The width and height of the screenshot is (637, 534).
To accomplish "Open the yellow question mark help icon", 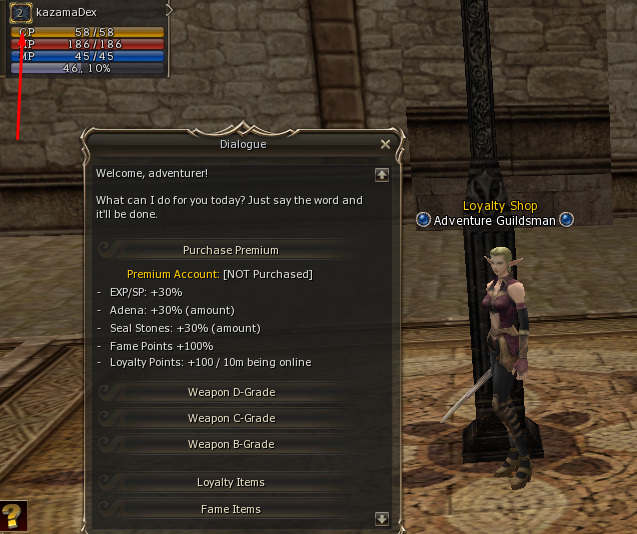I will [x=12, y=516].
